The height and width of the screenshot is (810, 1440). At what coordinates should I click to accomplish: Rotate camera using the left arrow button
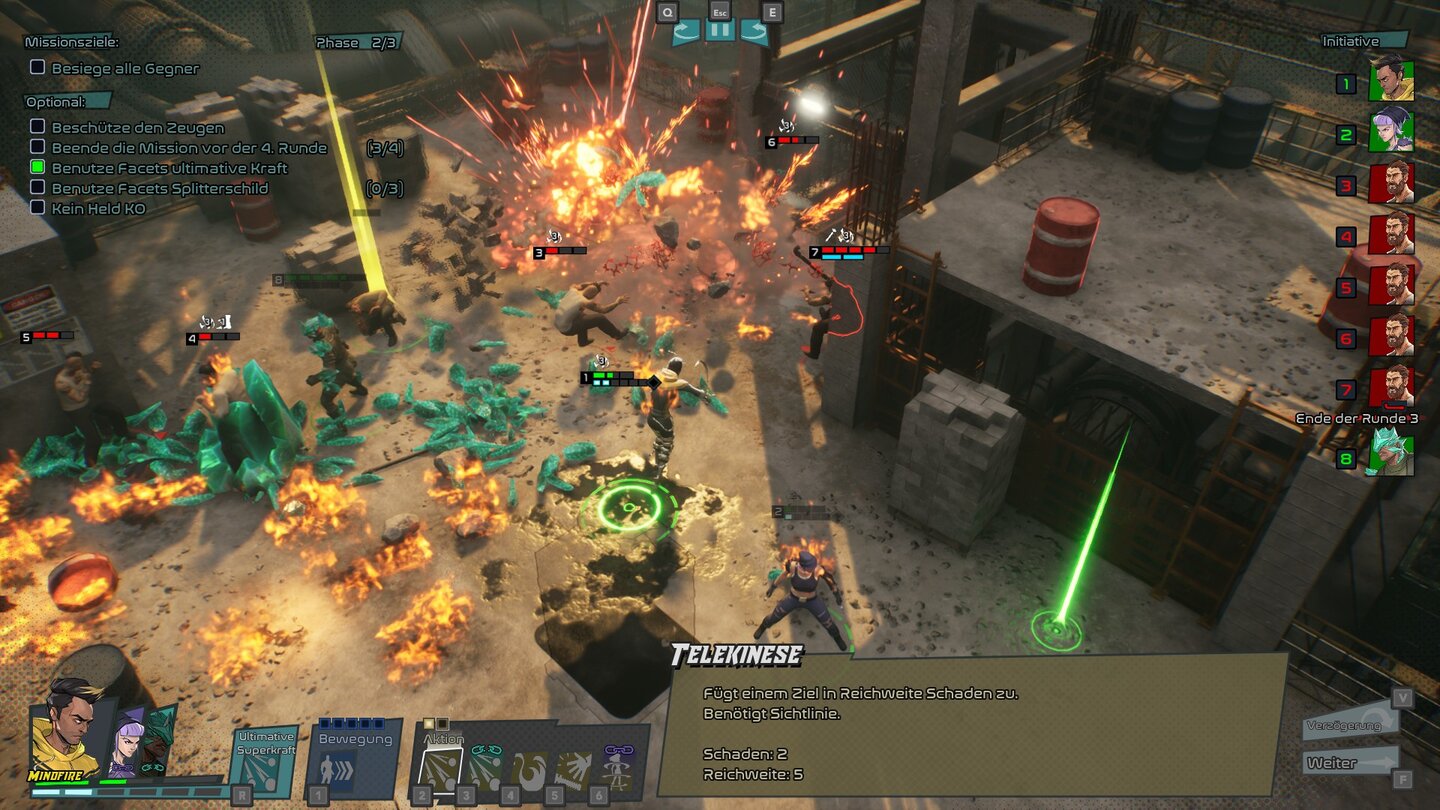[x=686, y=31]
